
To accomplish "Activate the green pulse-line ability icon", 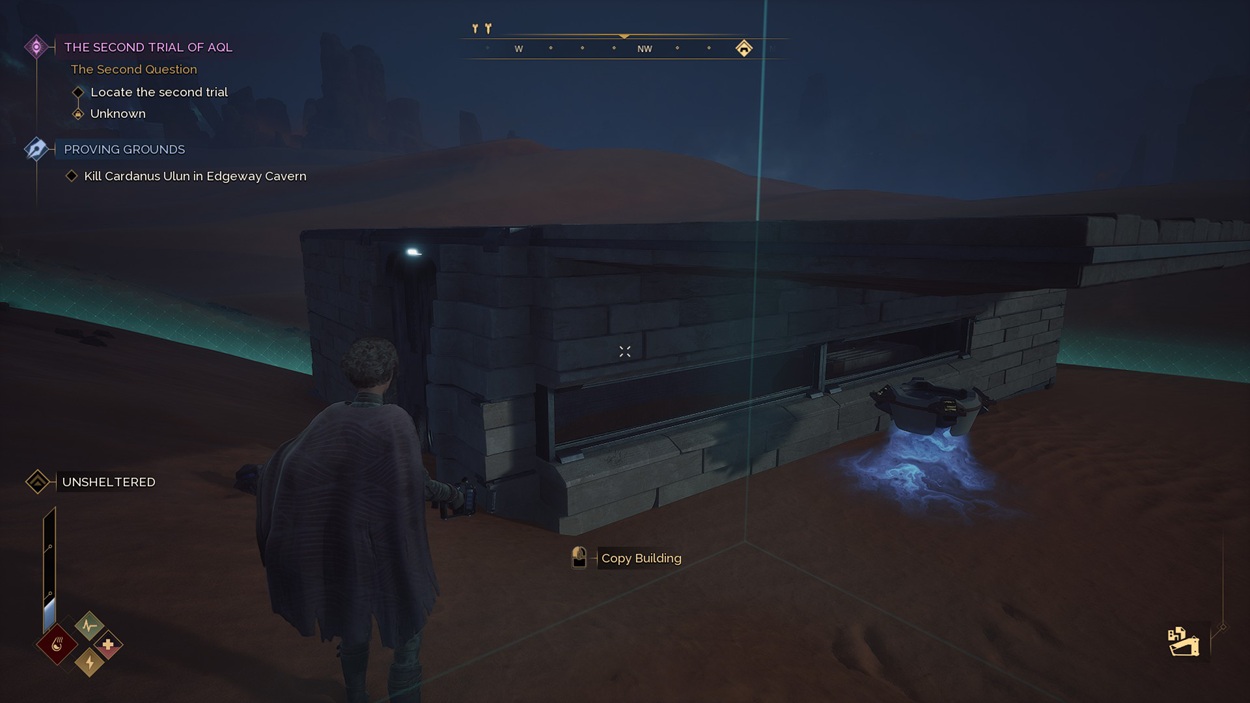I will [89, 626].
